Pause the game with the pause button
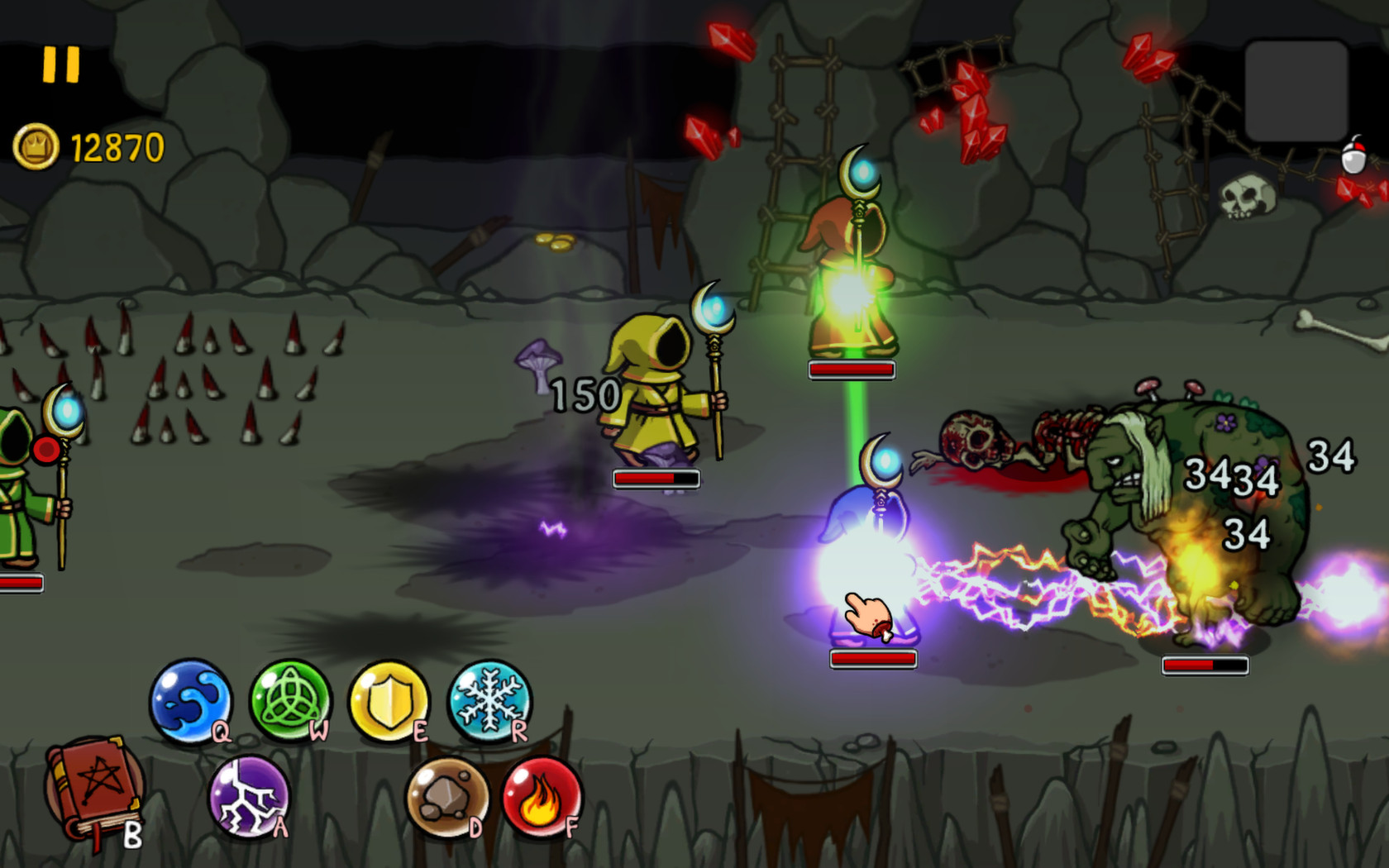This screenshot has width=1389, height=868. click(60, 64)
